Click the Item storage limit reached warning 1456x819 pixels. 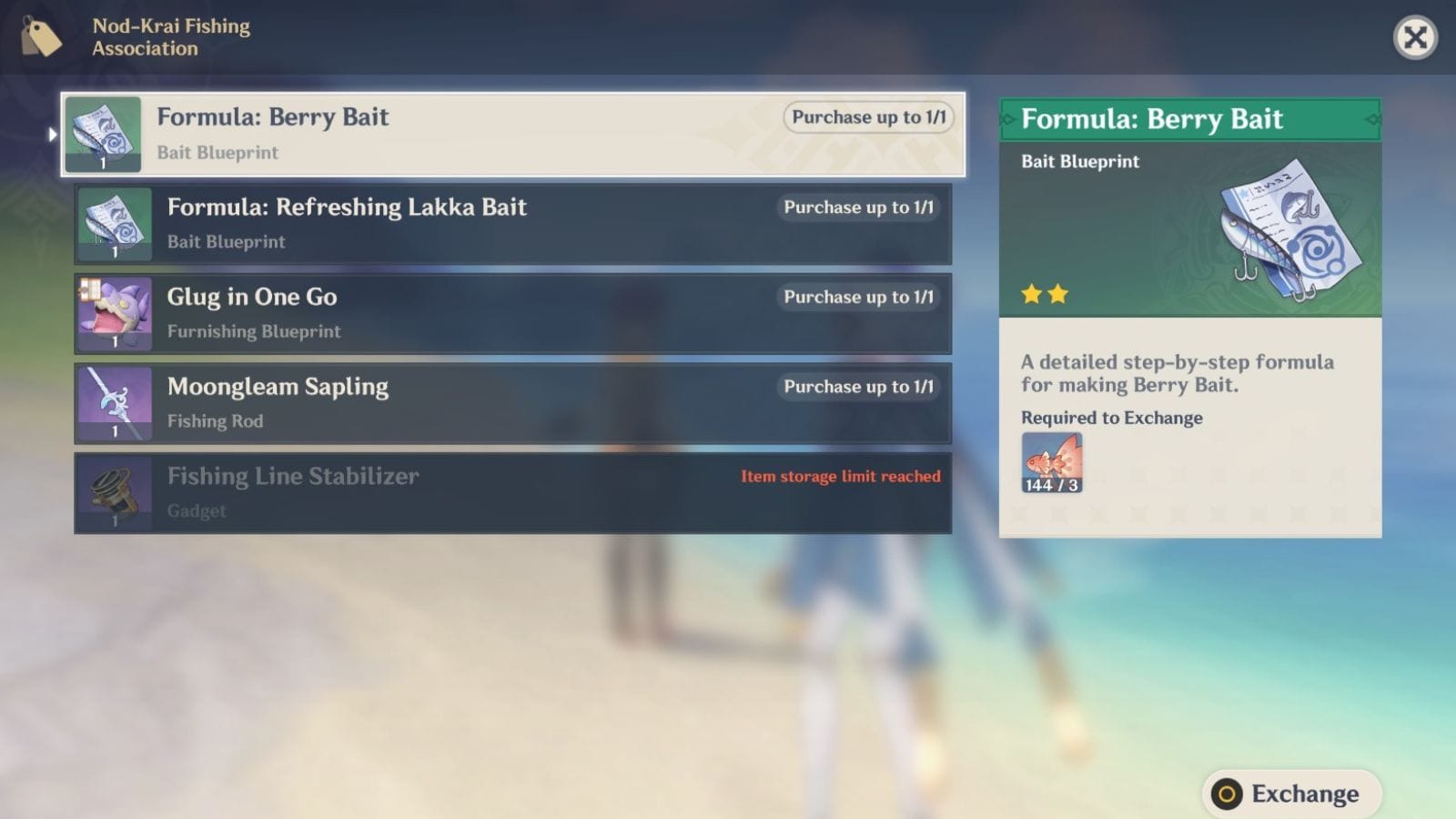(x=840, y=476)
